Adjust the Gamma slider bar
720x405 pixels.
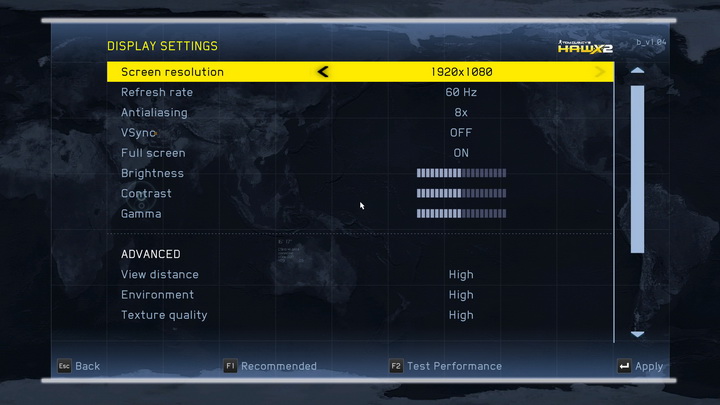[x=461, y=214]
